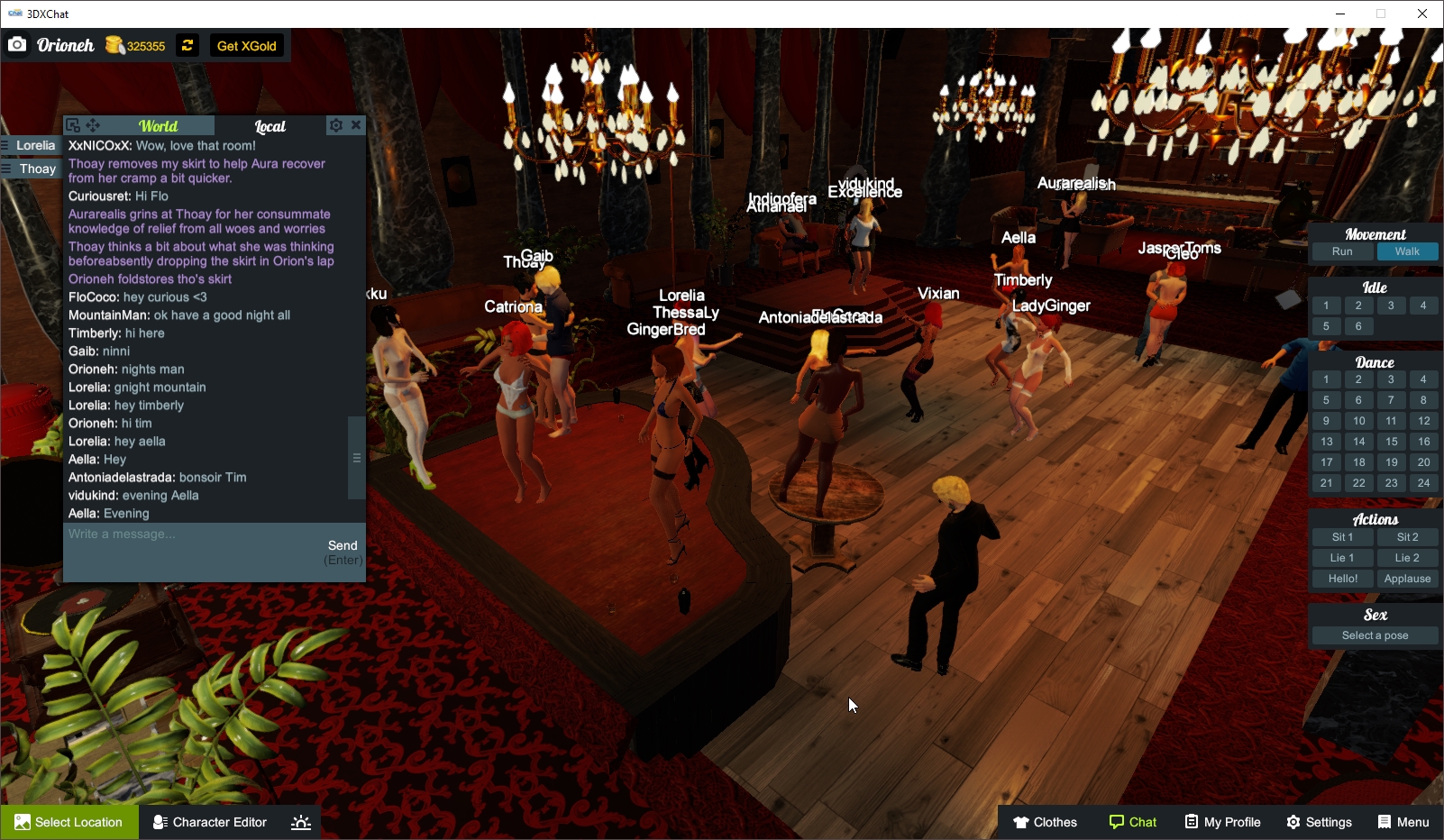1444x840 pixels.
Task: Expand the Lorelia conversation tab
Action: [x=33, y=145]
